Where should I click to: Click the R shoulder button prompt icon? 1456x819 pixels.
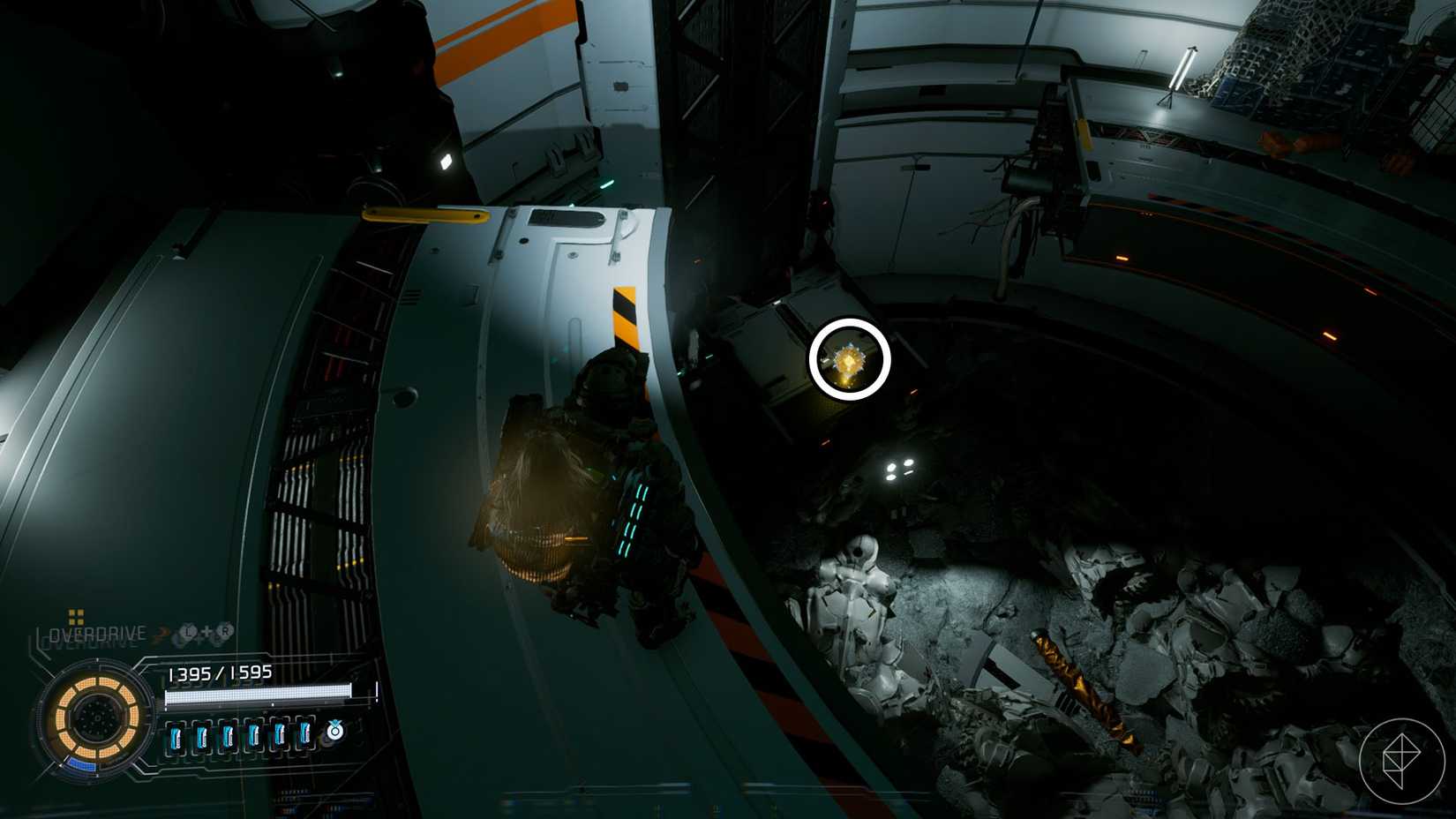(x=225, y=630)
